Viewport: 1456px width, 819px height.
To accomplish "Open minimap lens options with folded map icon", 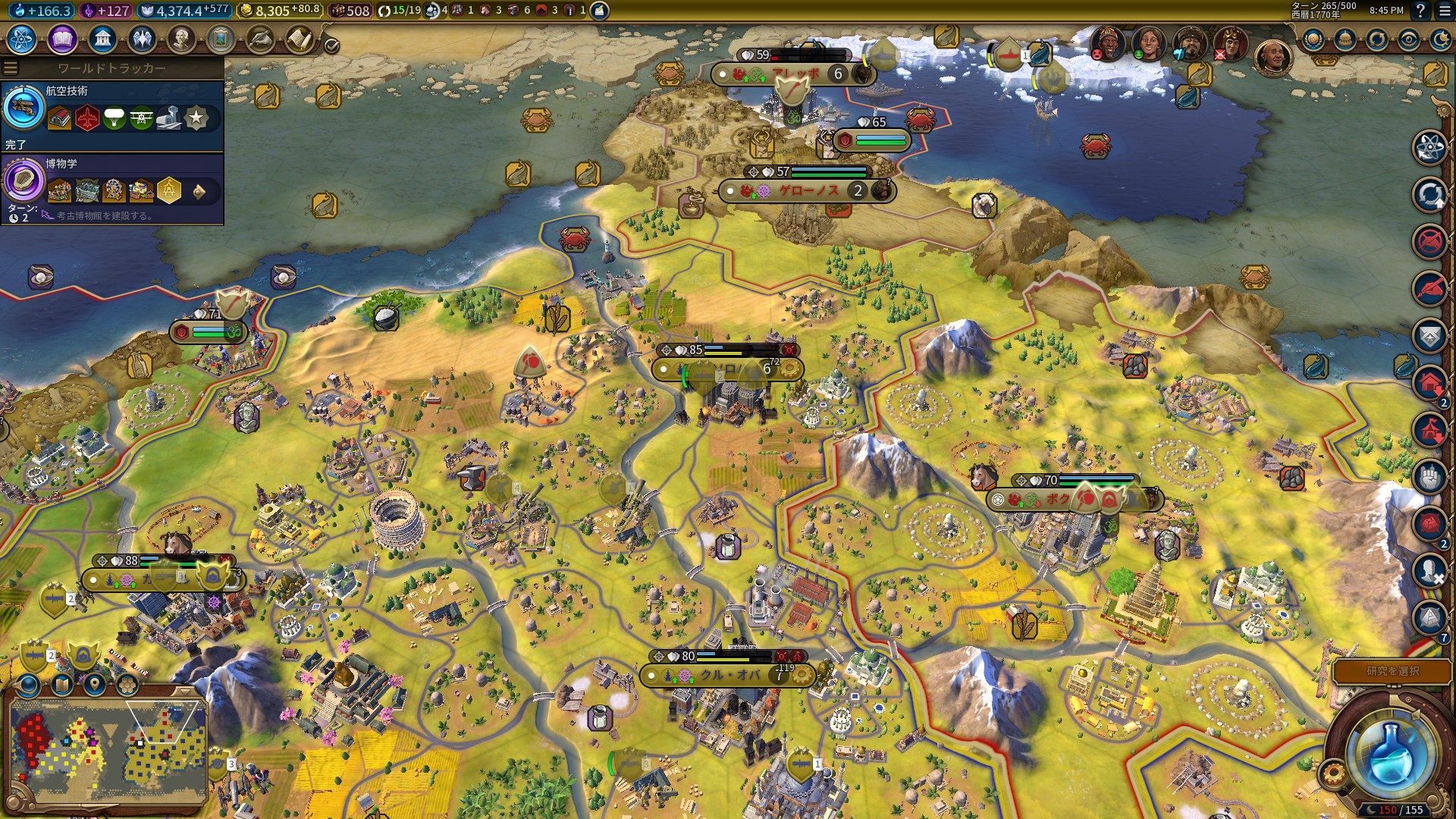I will point(61,685).
